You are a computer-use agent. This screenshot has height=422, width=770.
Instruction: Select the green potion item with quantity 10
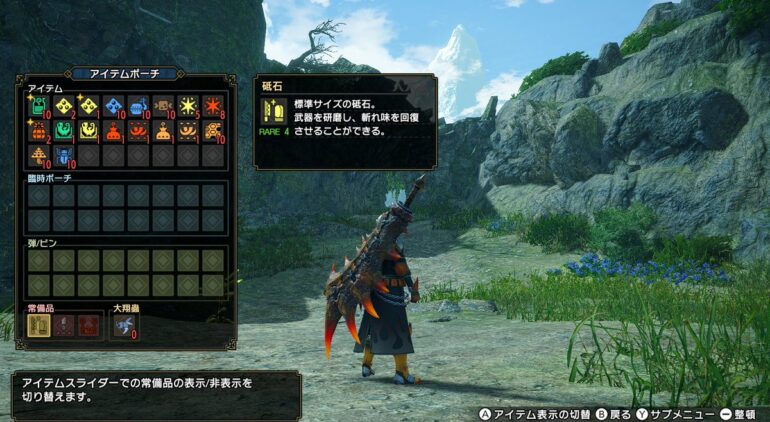click(x=39, y=106)
